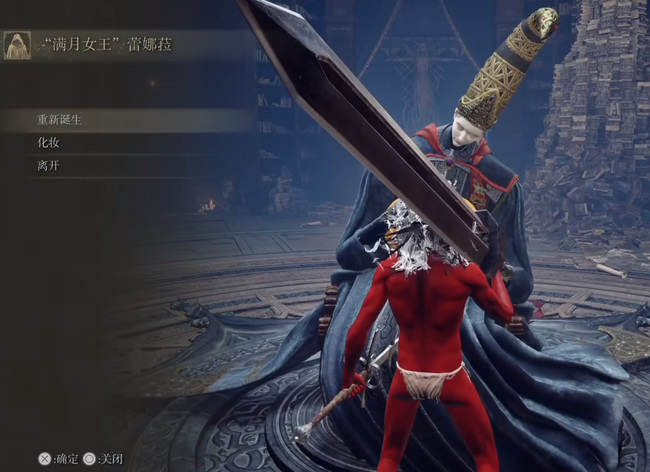Select the 重新诞生 (Rebirth) option
This screenshot has width=650, height=472.
pyautogui.click(x=58, y=120)
